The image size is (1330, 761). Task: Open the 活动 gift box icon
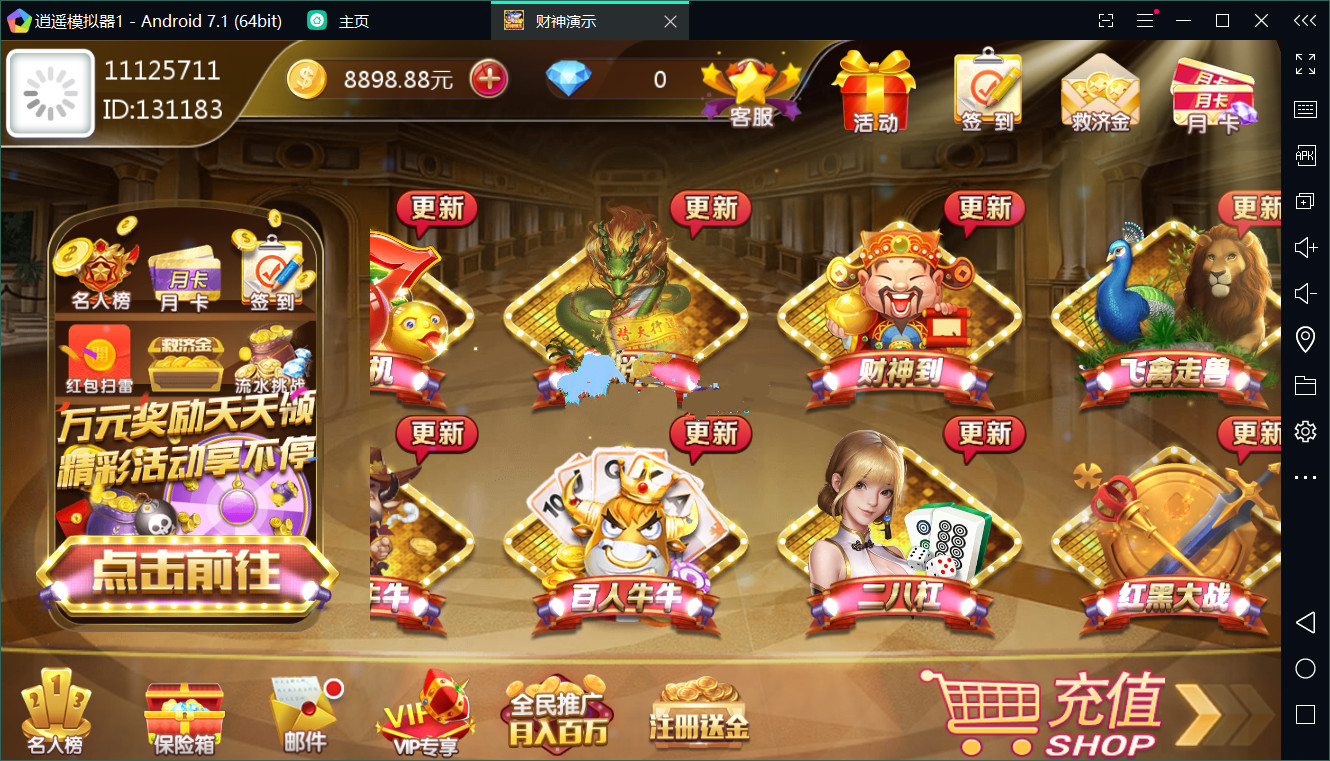coord(873,90)
